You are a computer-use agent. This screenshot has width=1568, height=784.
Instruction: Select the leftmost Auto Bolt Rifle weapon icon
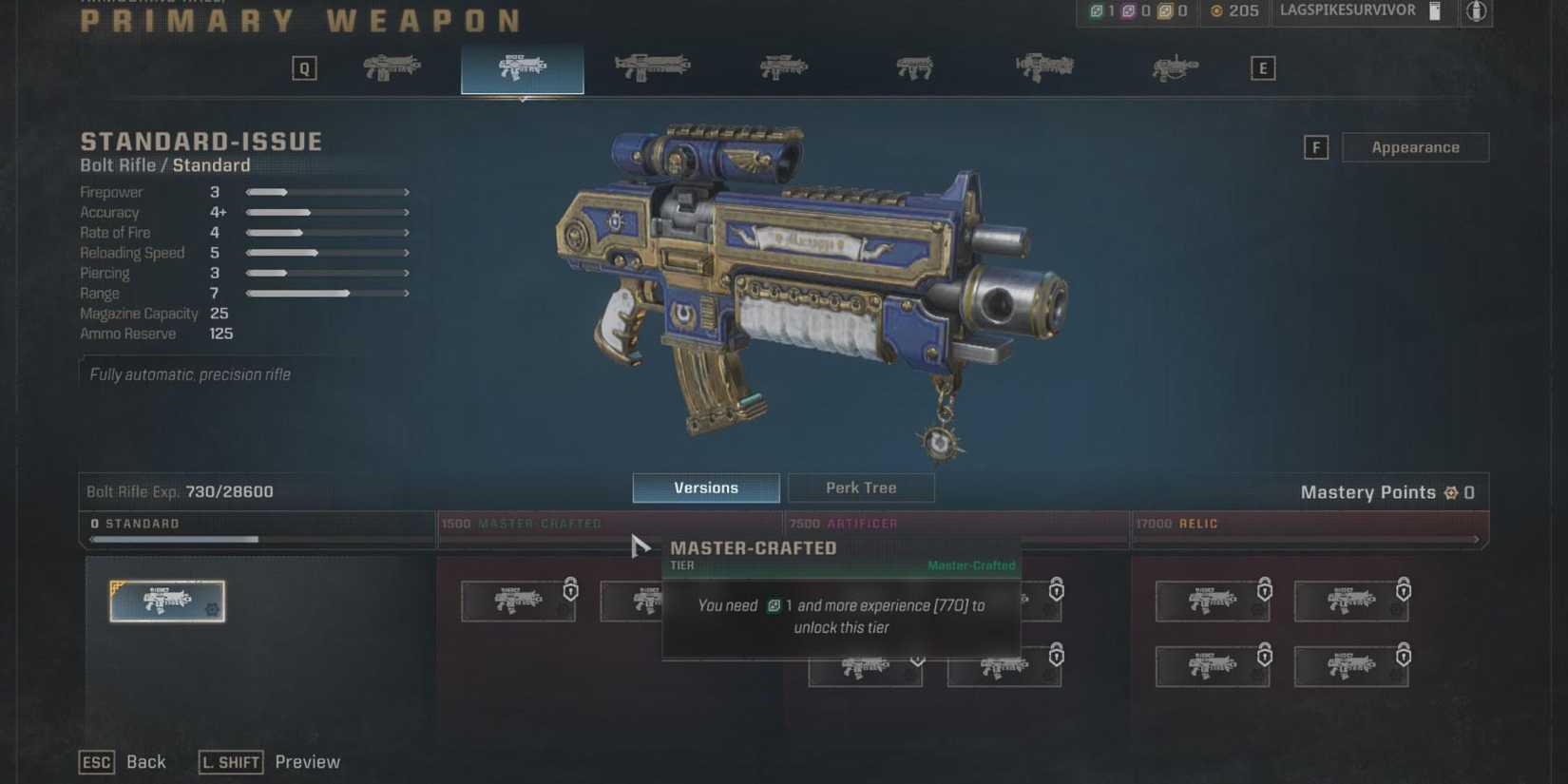(392, 67)
